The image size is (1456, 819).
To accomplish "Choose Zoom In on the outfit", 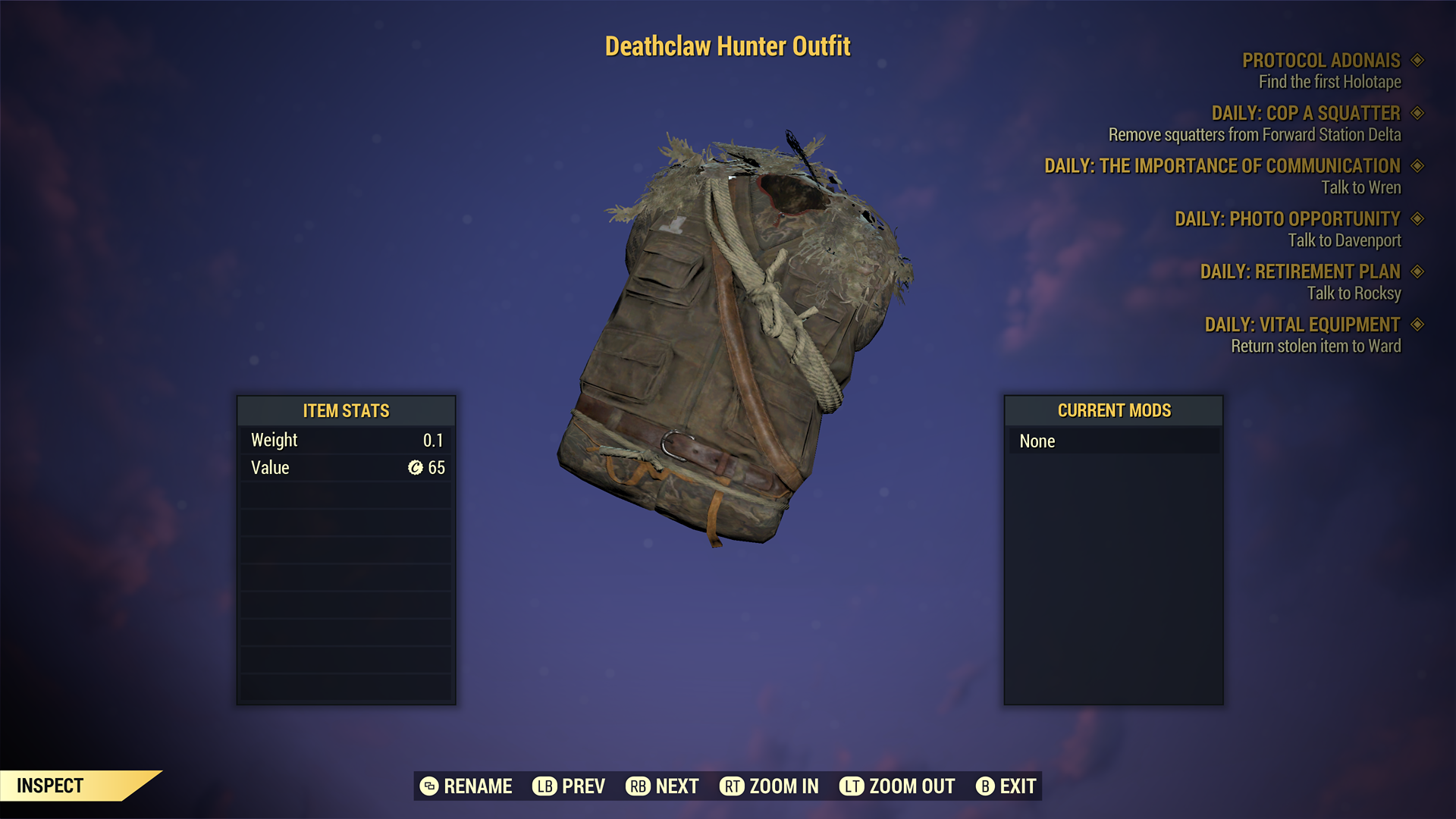I will coord(769,786).
